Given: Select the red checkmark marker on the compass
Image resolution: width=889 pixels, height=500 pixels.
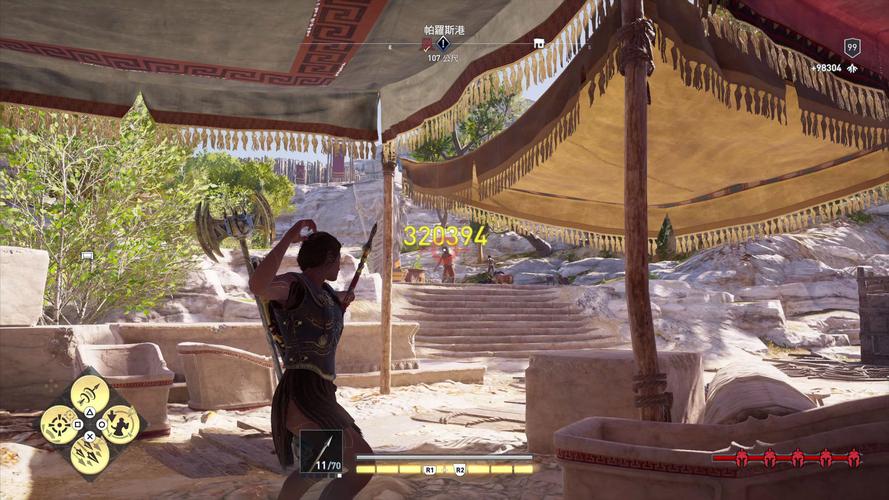Looking at the screenshot, I should (427, 44).
